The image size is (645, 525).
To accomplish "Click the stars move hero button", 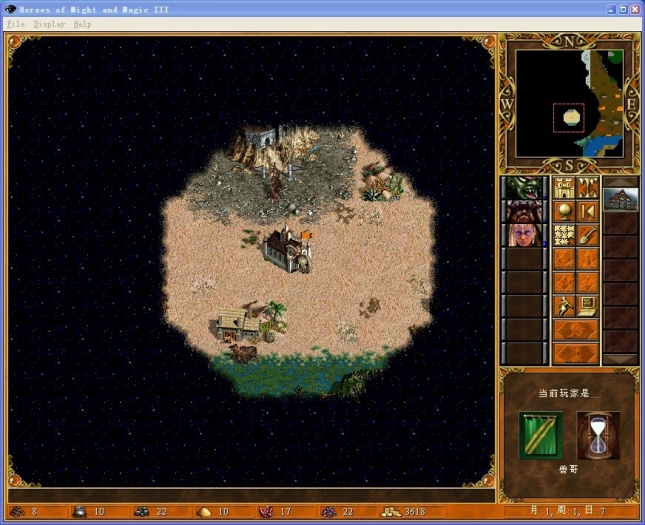I will click(x=564, y=235).
